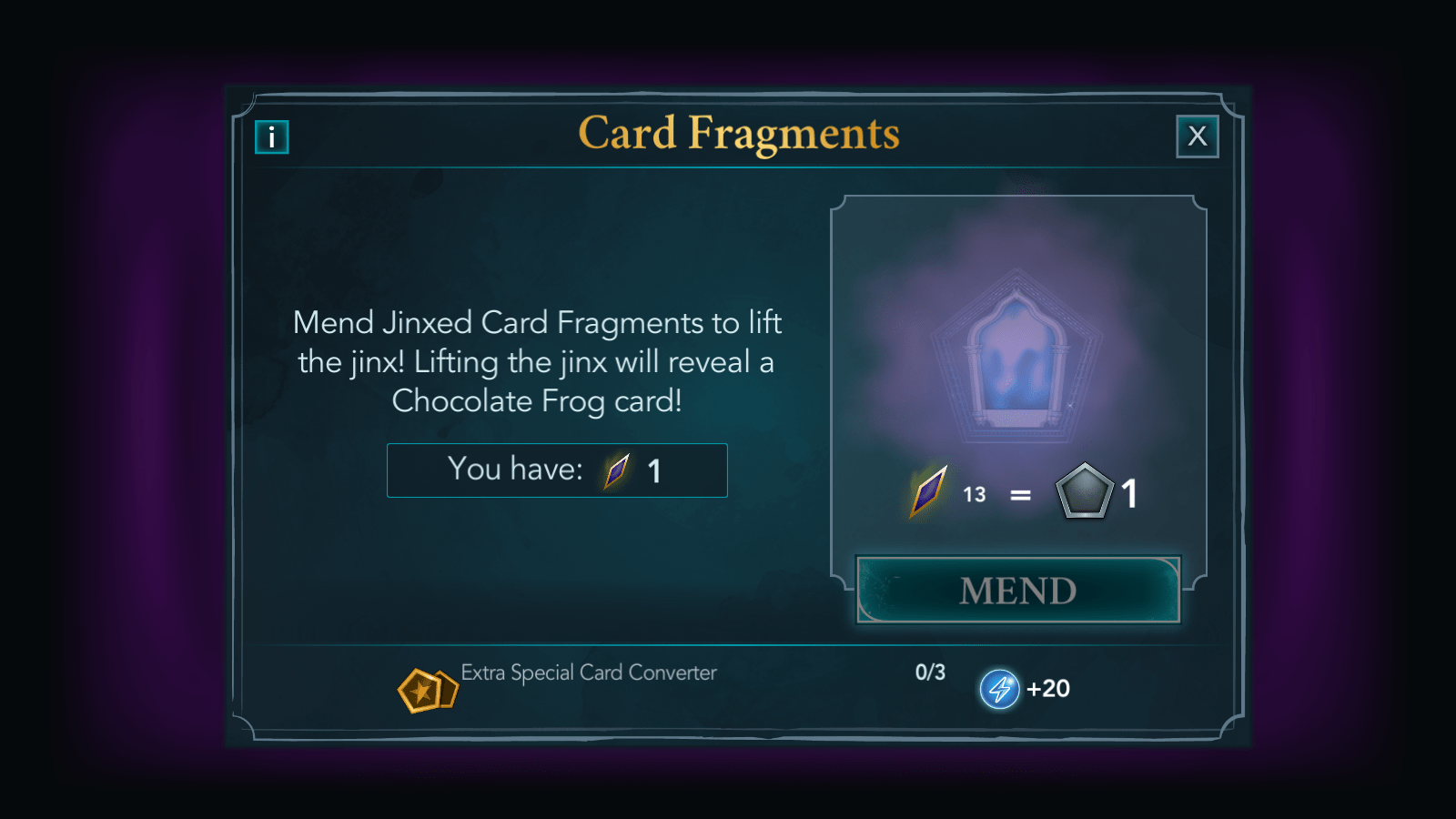This screenshot has width=1456, height=819.
Task: Click the Card Fragments title
Action: click(739, 132)
